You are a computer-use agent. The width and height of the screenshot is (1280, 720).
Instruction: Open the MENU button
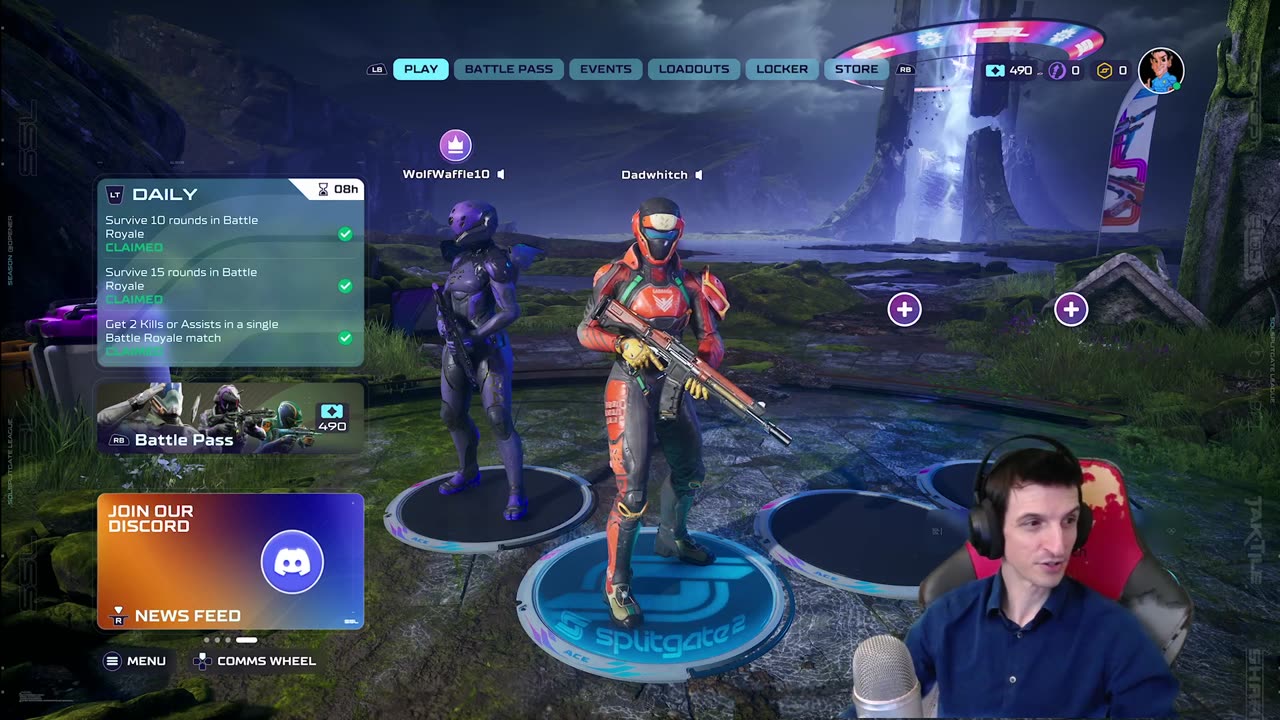(x=136, y=661)
